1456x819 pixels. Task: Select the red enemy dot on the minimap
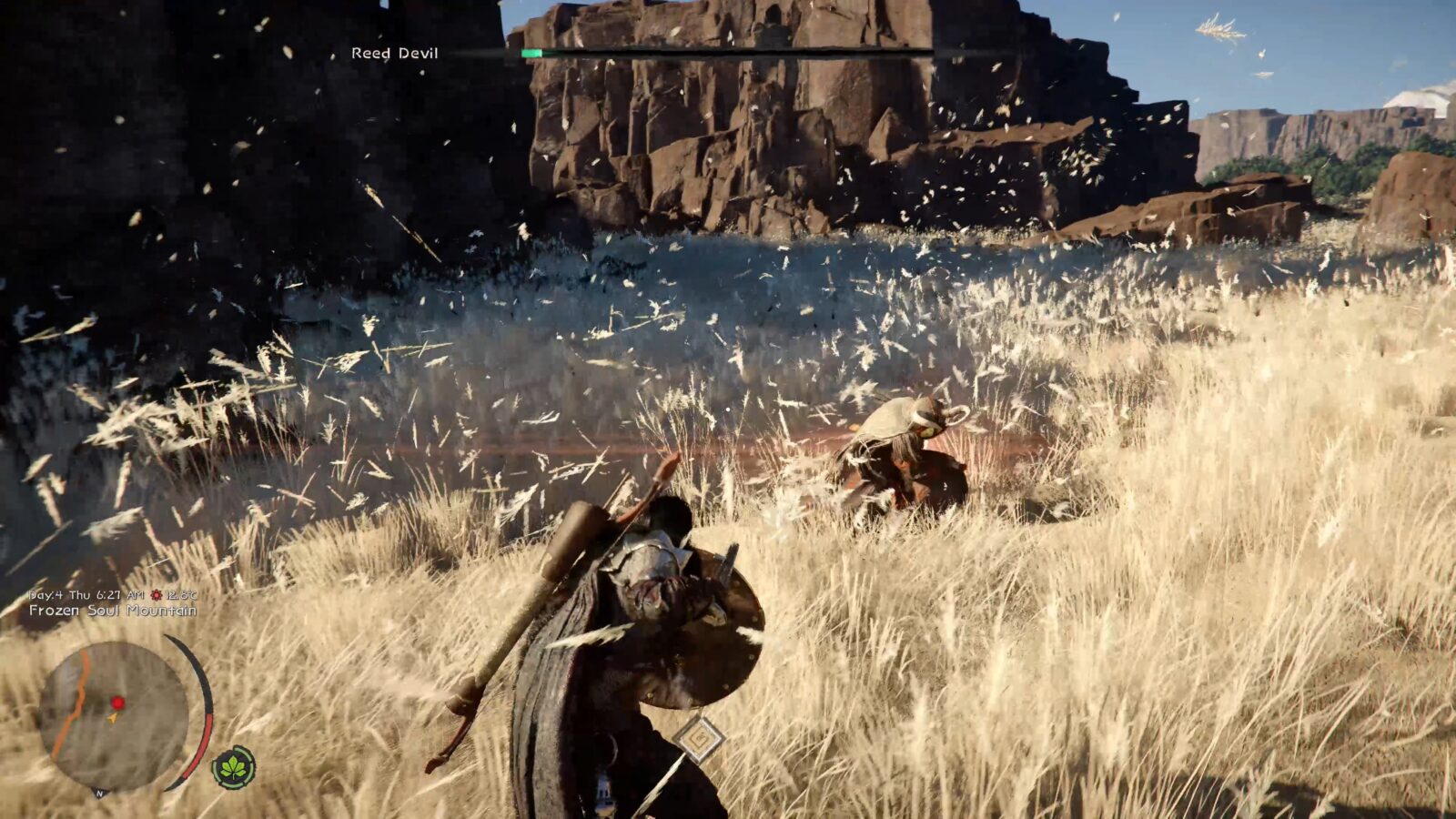(x=118, y=703)
